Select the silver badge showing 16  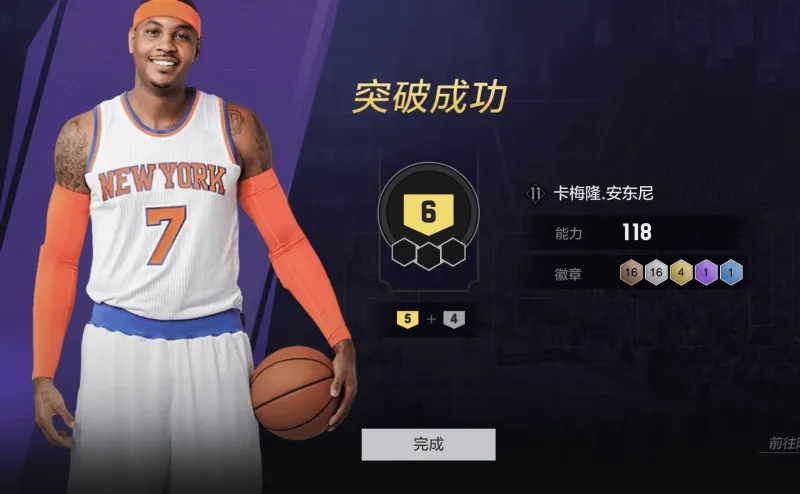tap(656, 272)
